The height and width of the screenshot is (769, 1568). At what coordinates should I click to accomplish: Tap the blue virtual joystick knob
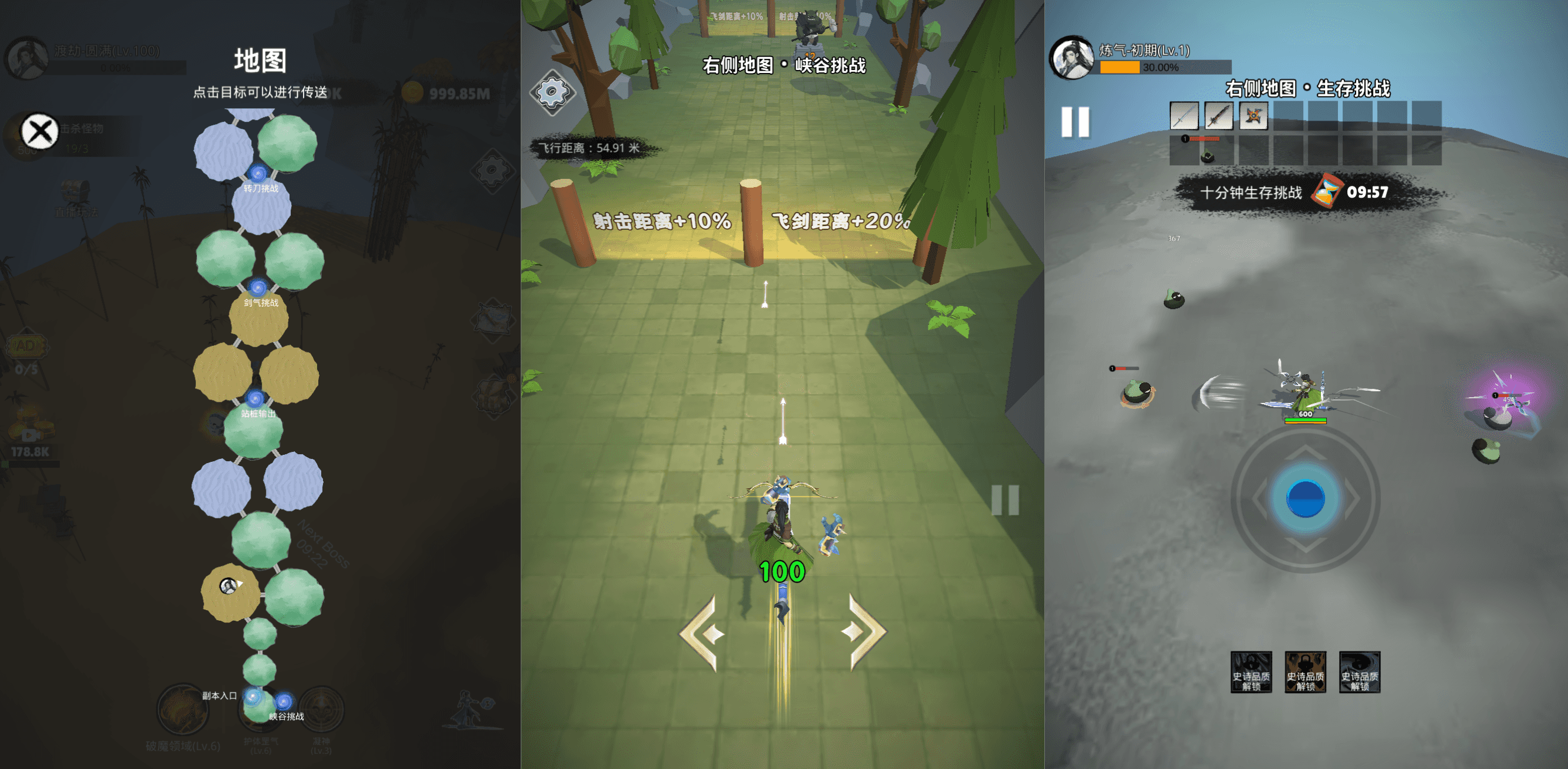1304,499
